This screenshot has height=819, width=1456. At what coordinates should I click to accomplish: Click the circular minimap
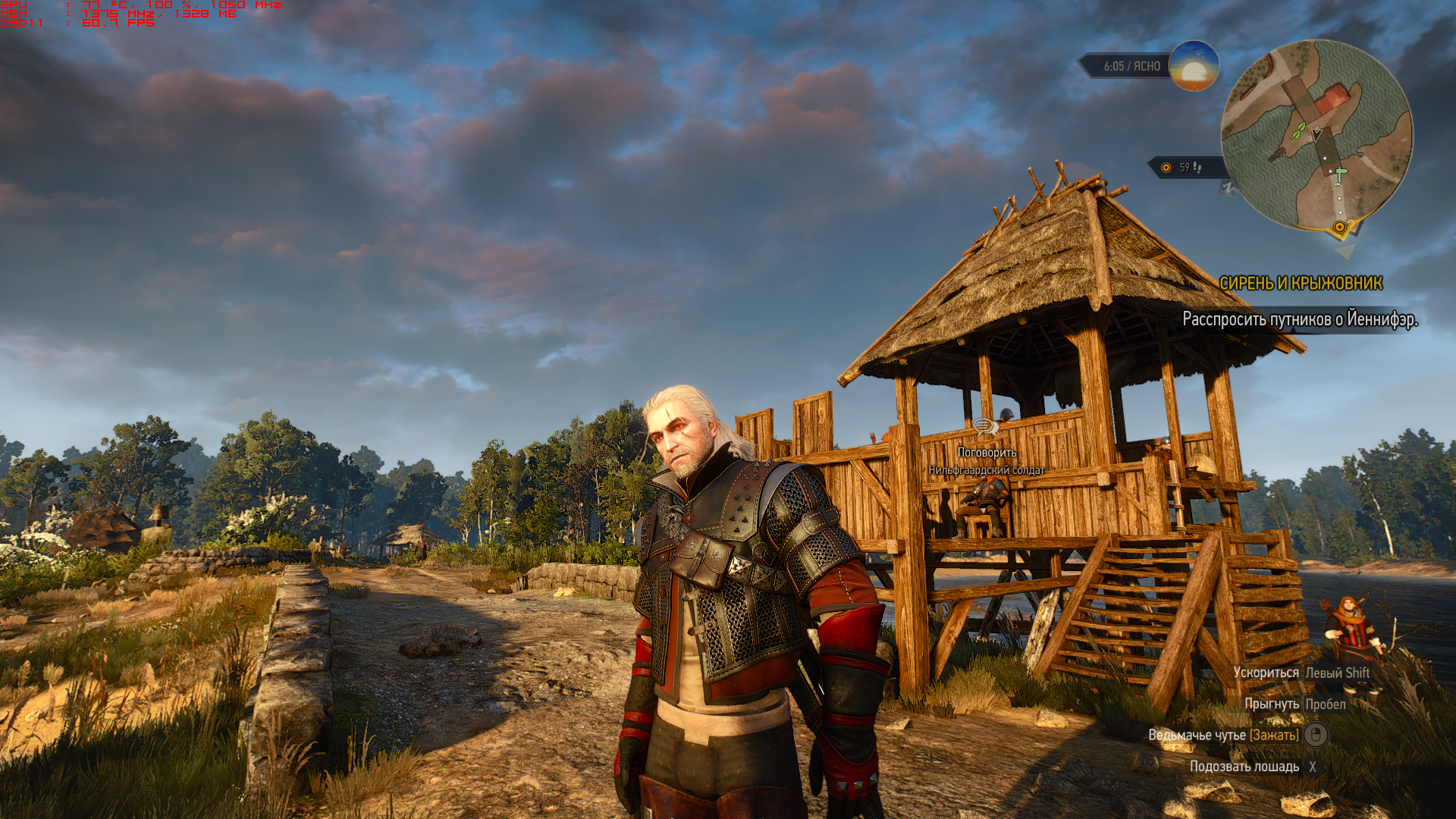coord(1316,135)
